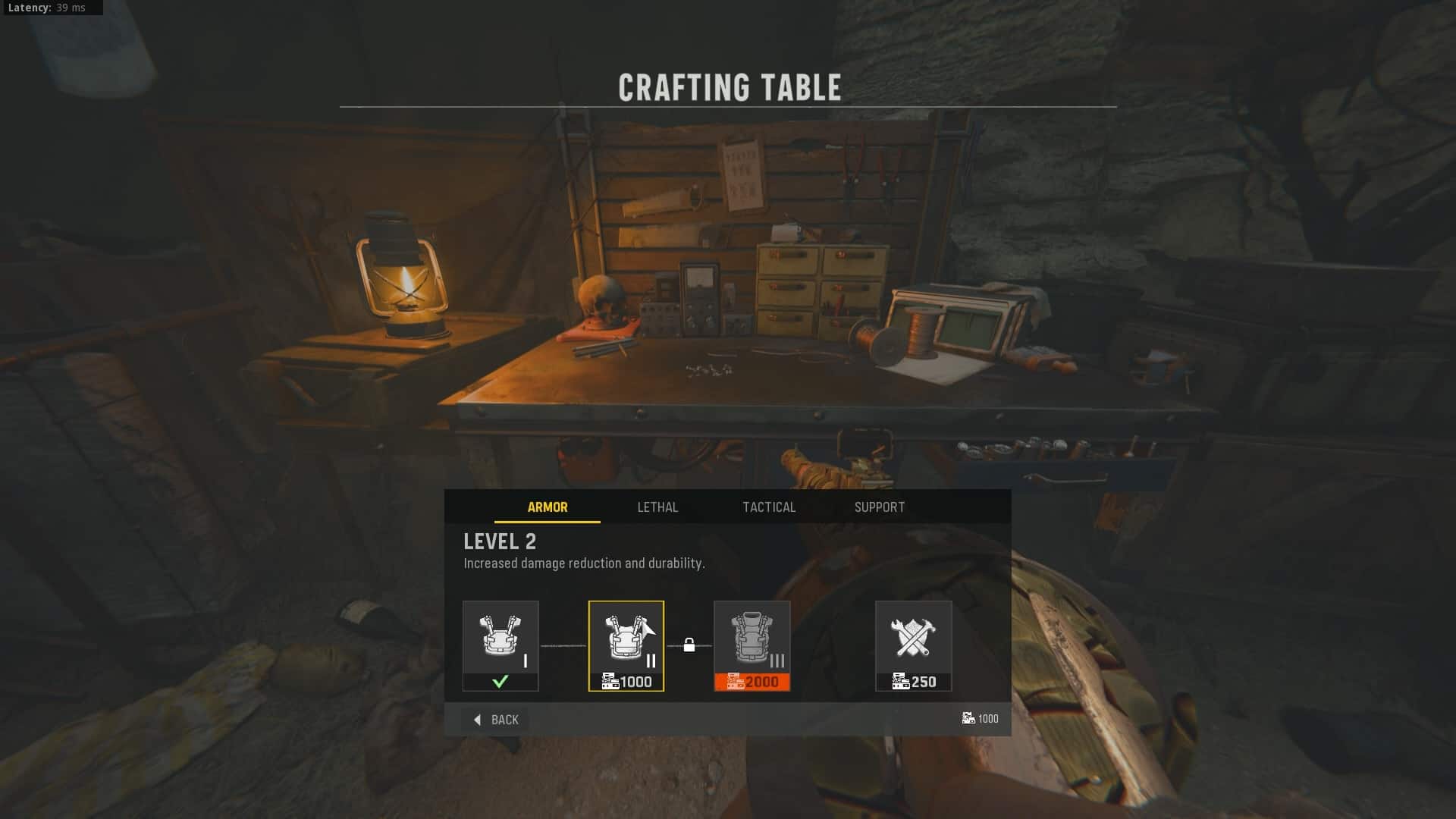Show the Support tab
The width and height of the screenshot is (1456, 819).
[880, 507]
